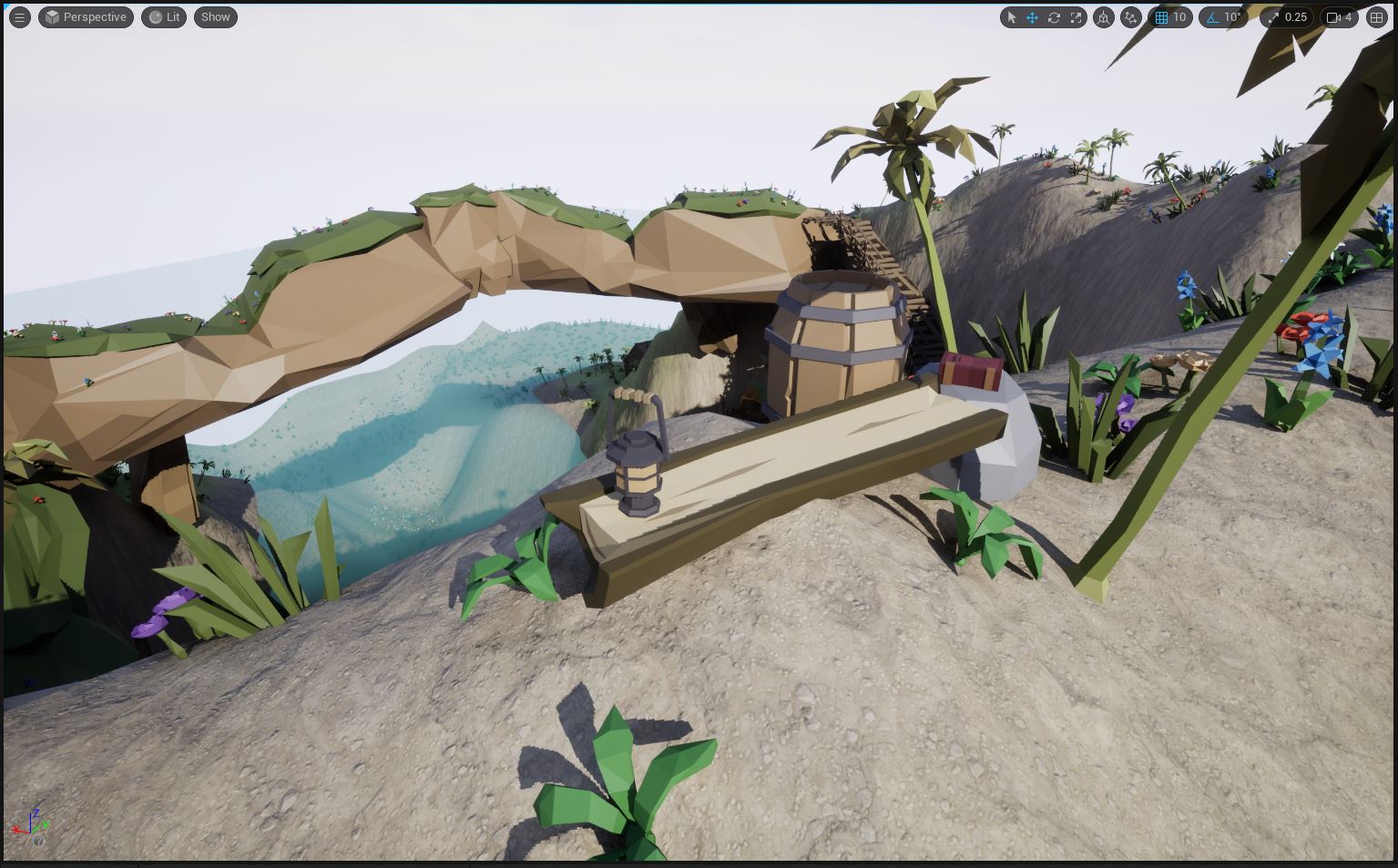Screen dimensions: 1398x868
Task: Switch to the Rotate tool
Action: (1054, 16)
